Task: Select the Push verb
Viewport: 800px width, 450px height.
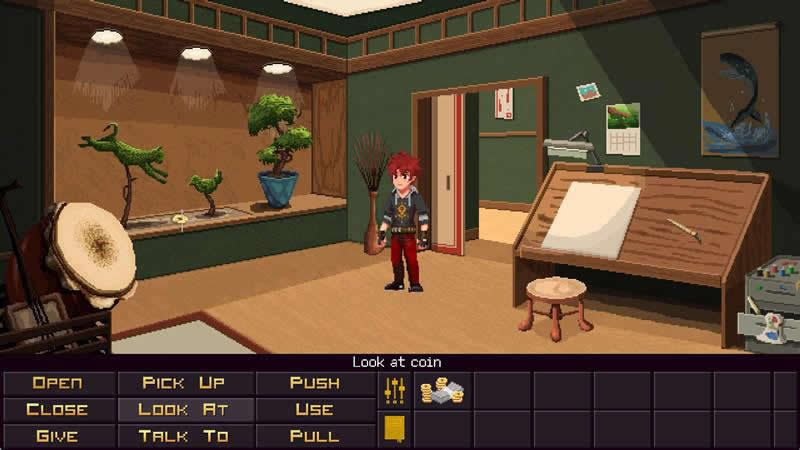Action: 315,383
